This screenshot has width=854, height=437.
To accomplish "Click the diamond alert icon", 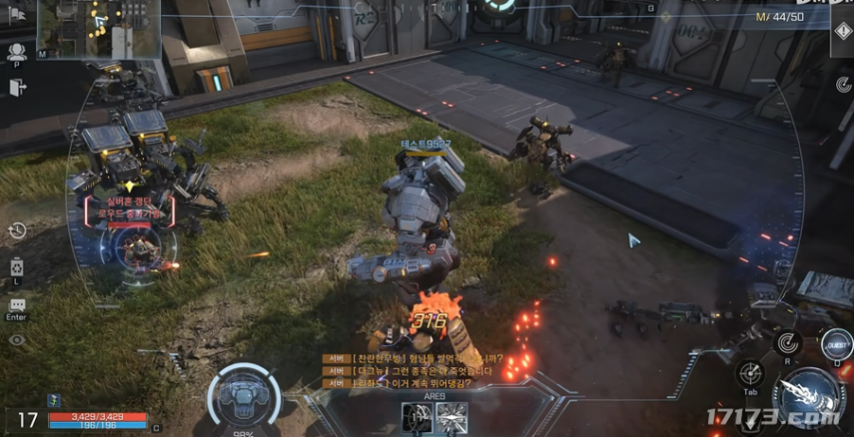I will click(841, 29).
